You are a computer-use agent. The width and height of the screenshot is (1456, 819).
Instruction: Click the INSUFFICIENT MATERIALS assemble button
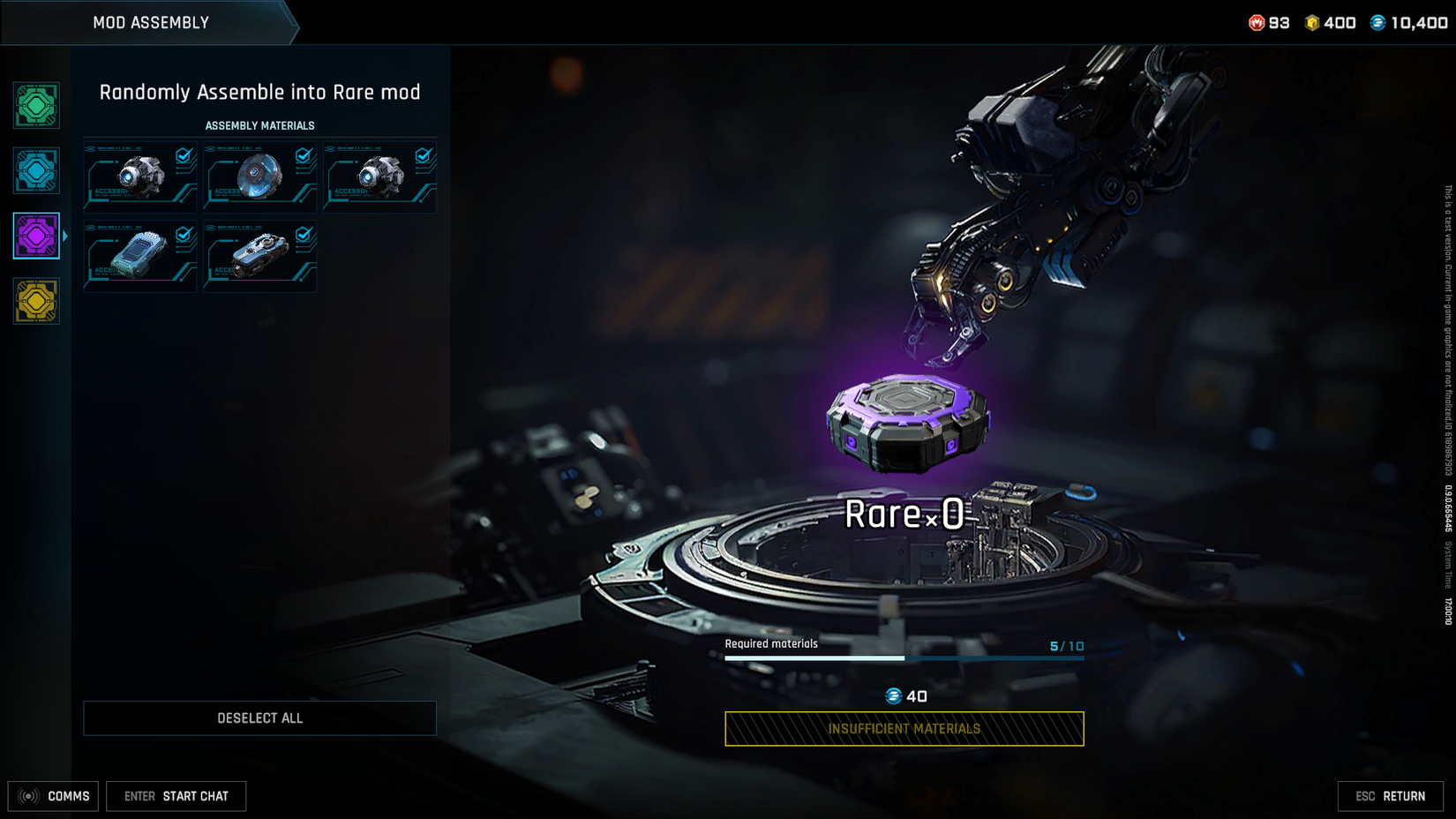tap(904, 729)
